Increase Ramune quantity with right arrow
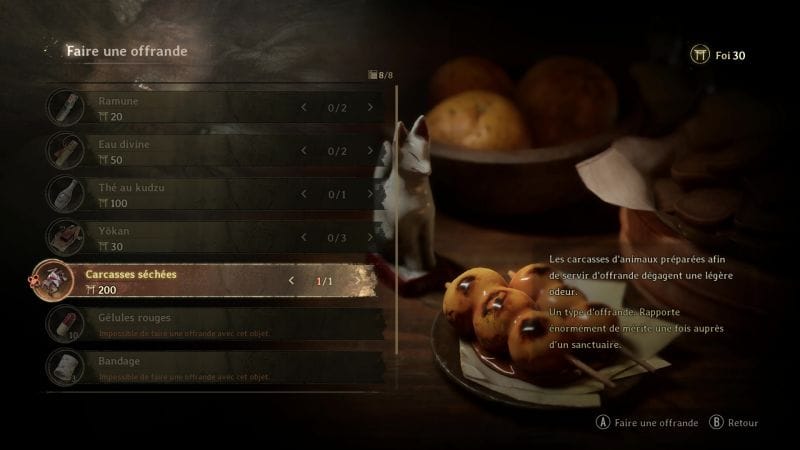The image size is (800, 450). click(370, 108)
